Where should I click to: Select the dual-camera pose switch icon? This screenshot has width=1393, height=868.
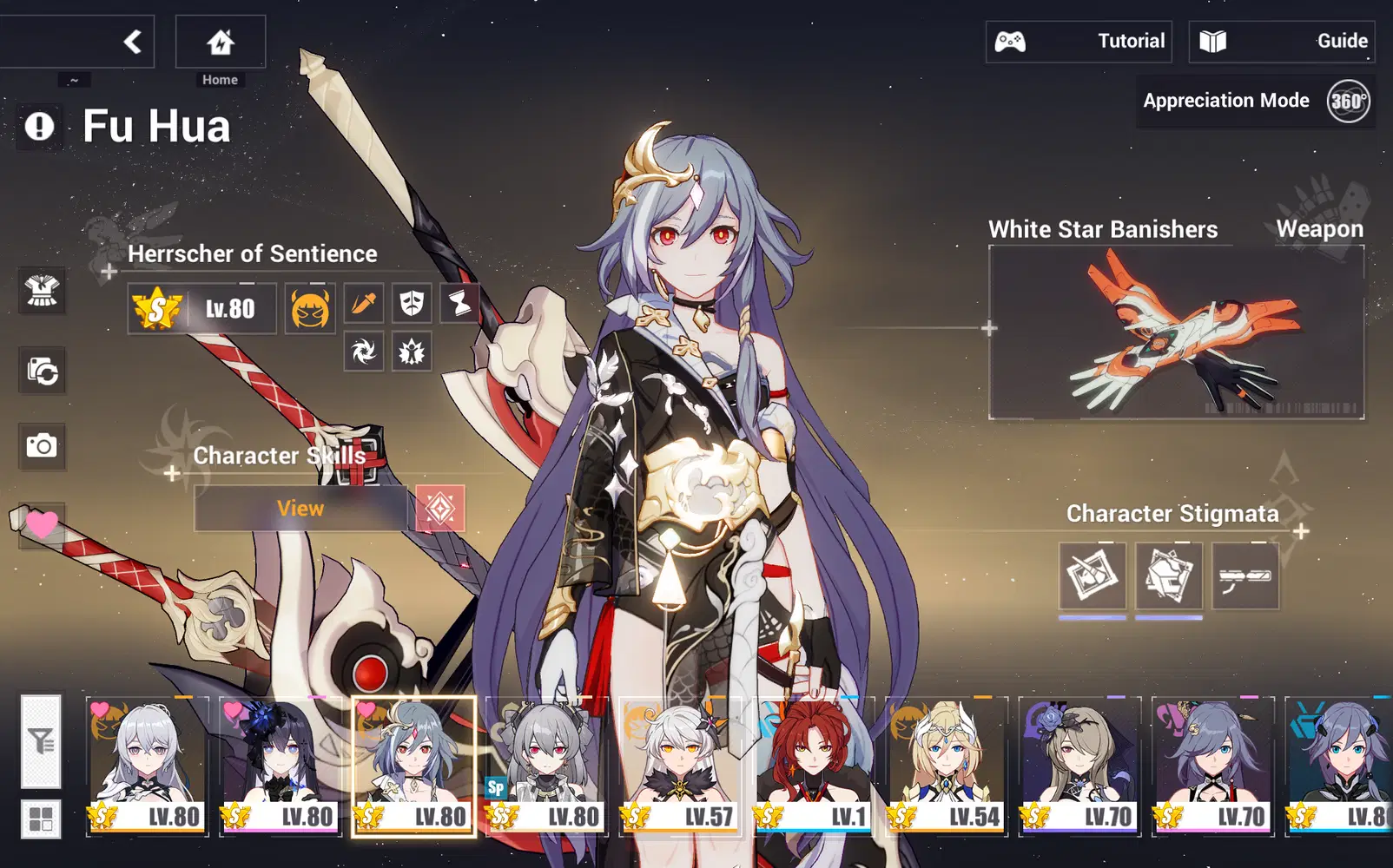coord(43,371)
